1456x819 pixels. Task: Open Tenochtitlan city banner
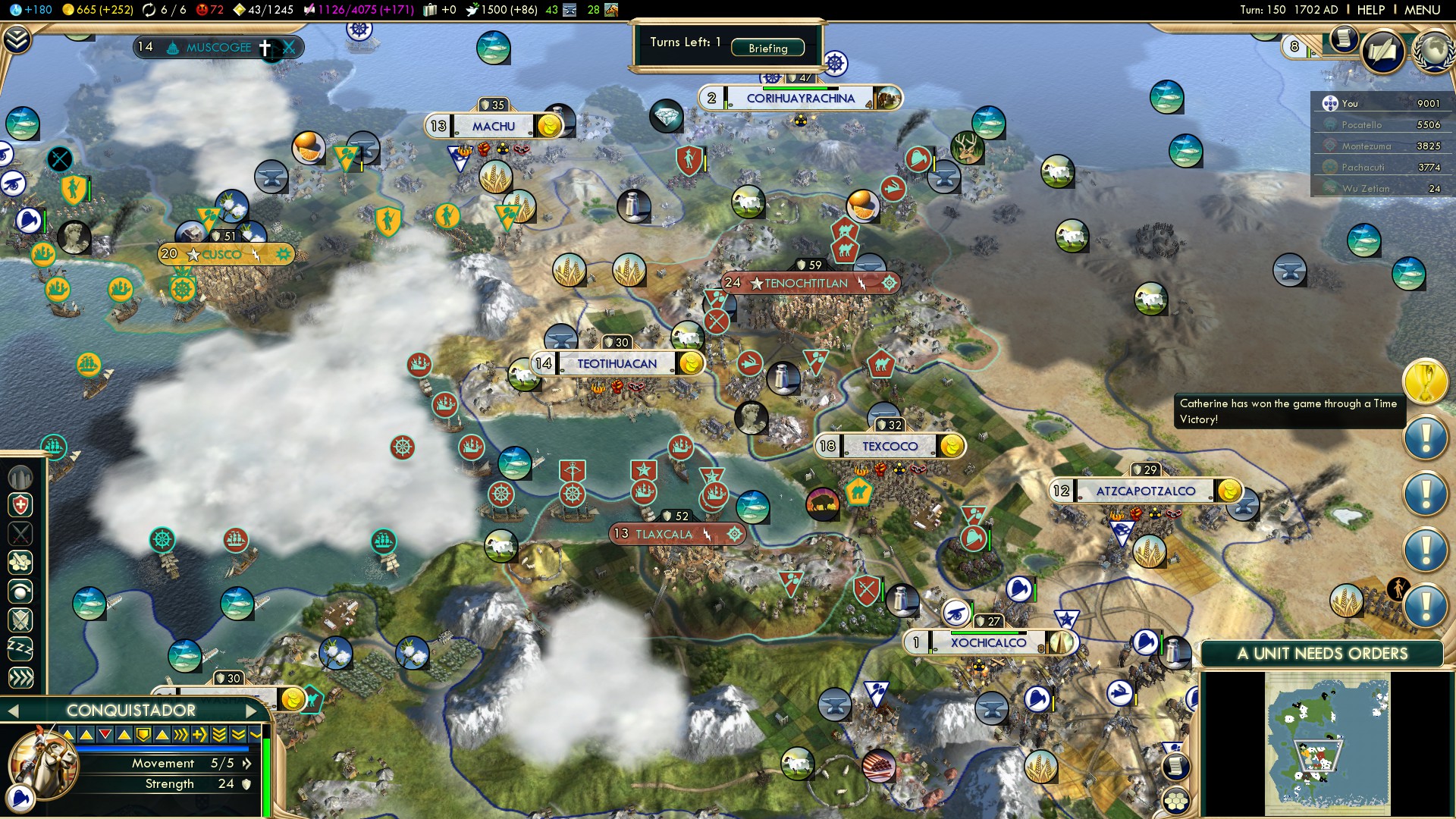(x=805, y=284)
